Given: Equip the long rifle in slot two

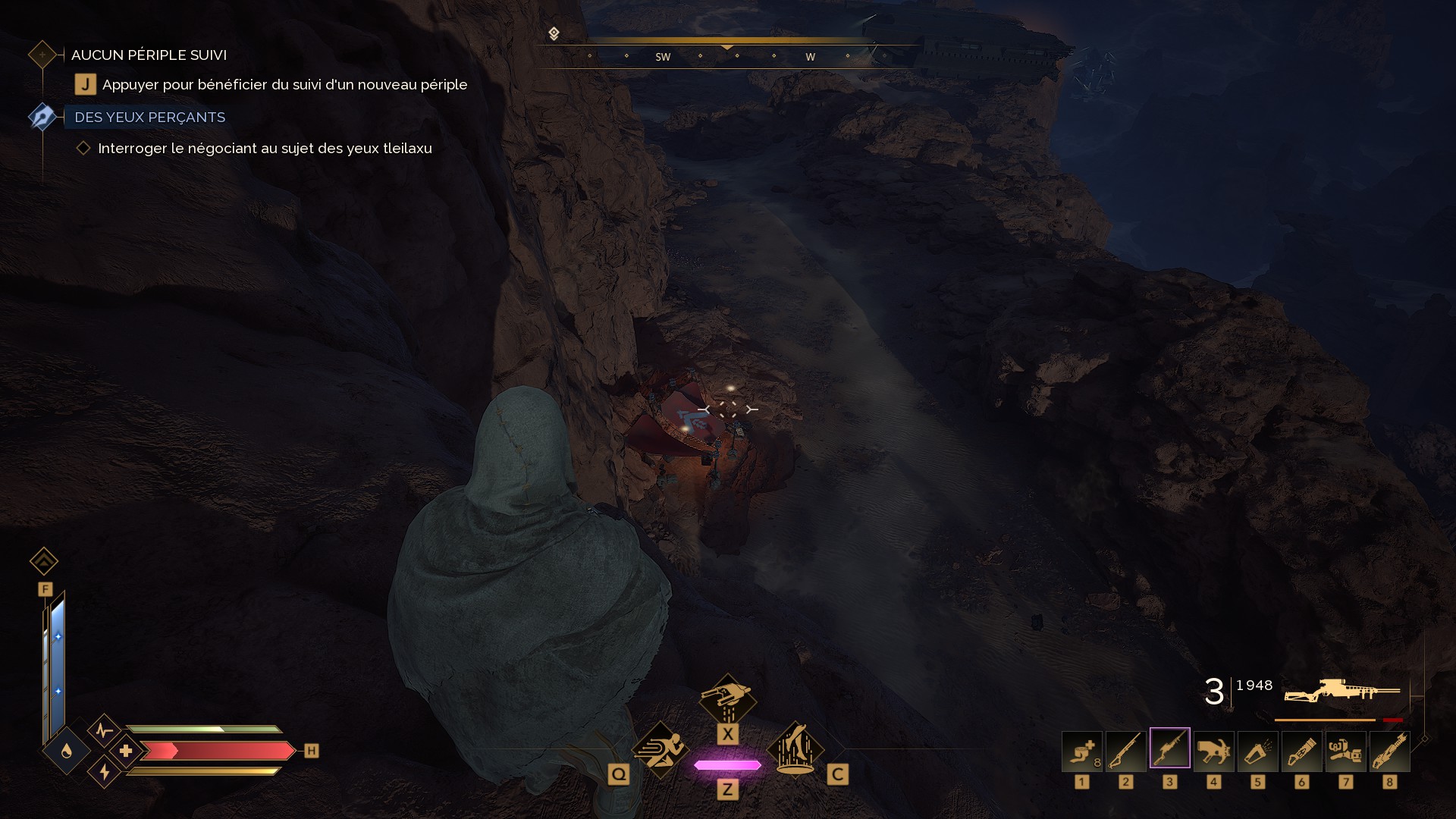Looking at the screenshot, I should [x=1125, y=751].
